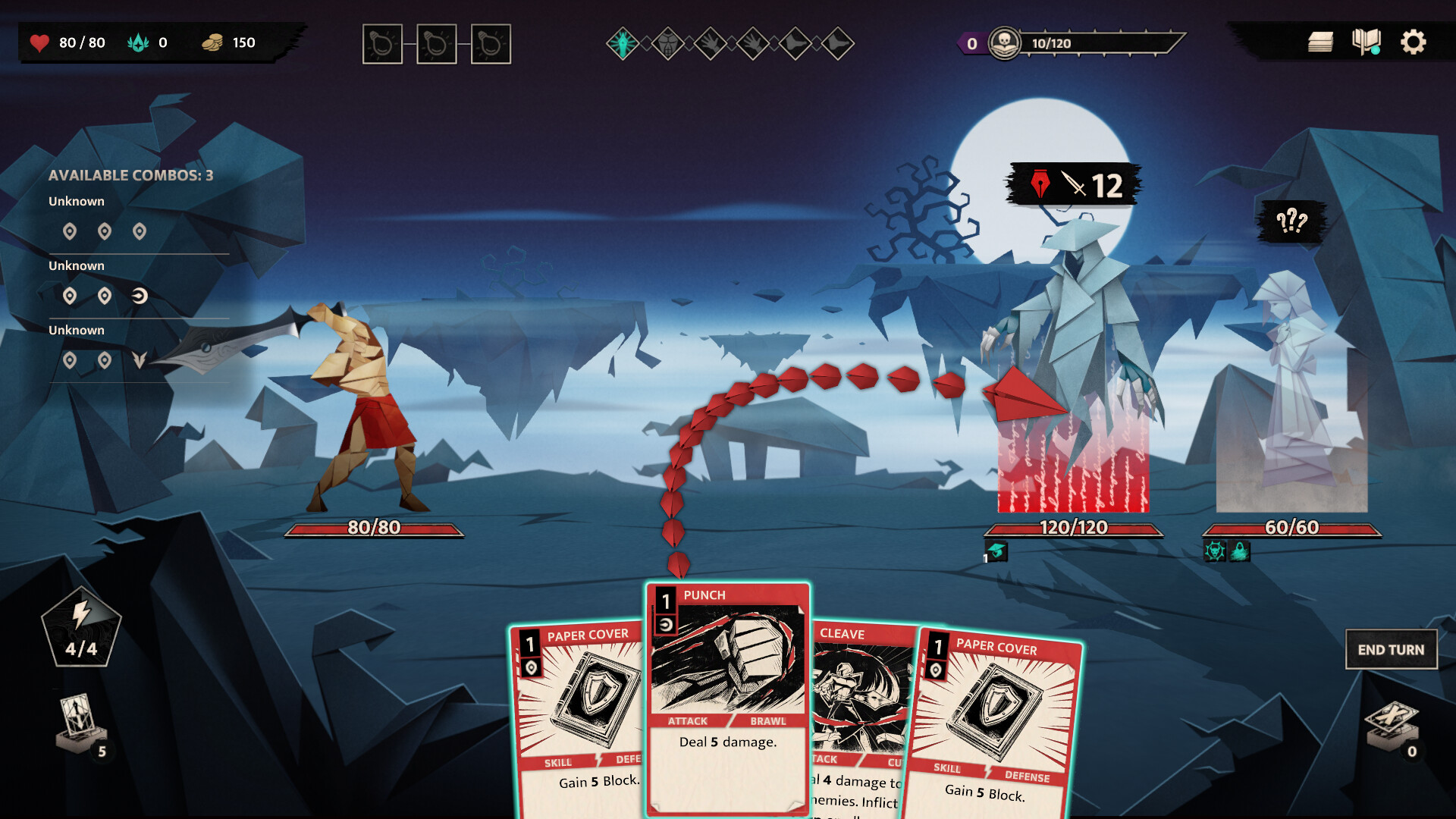Viewport: 1456px width, 819px height.
Task: Open the settings gear menu
Action: coord(1413,42)
